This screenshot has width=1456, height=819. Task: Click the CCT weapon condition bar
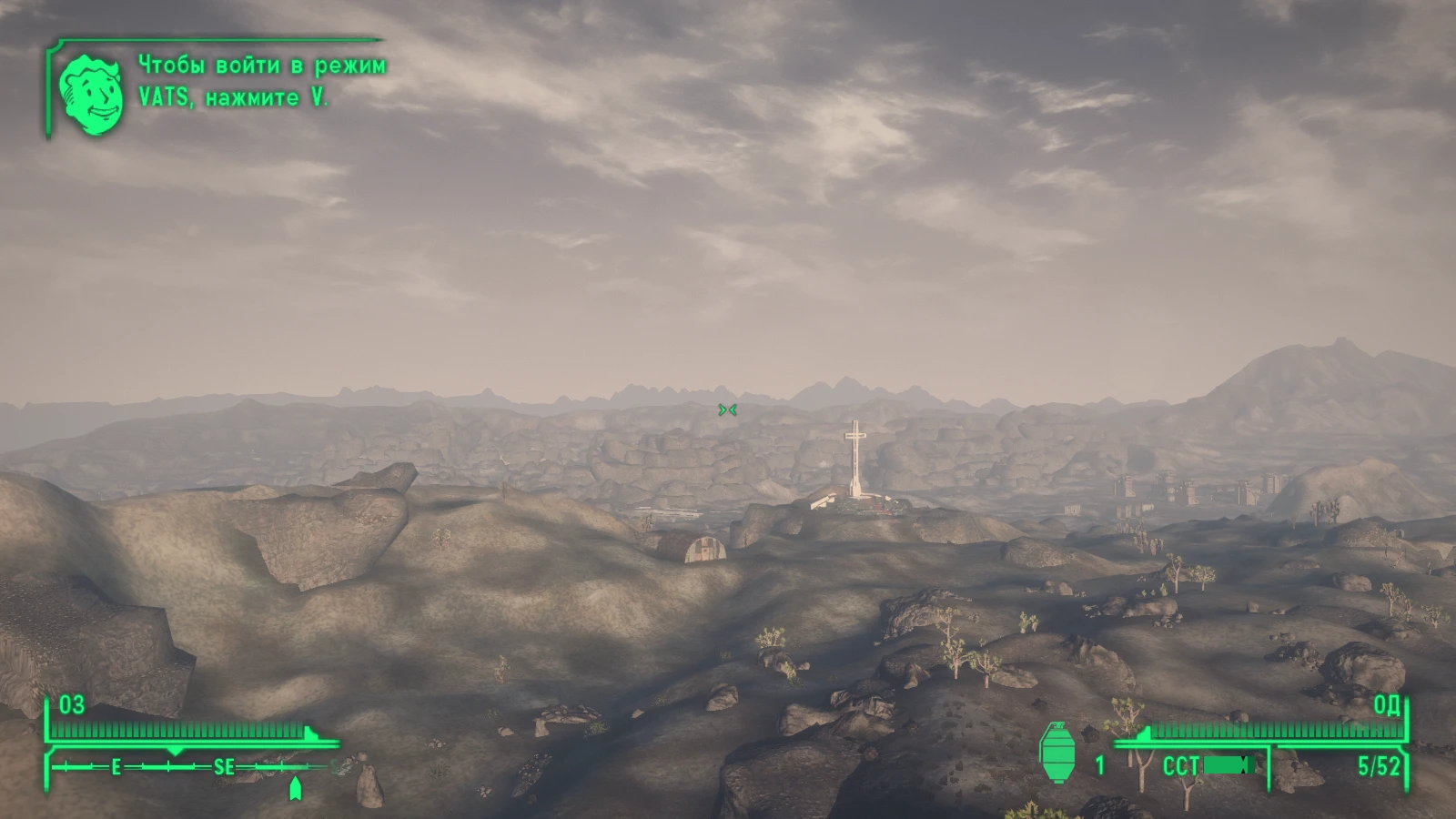1228,765
